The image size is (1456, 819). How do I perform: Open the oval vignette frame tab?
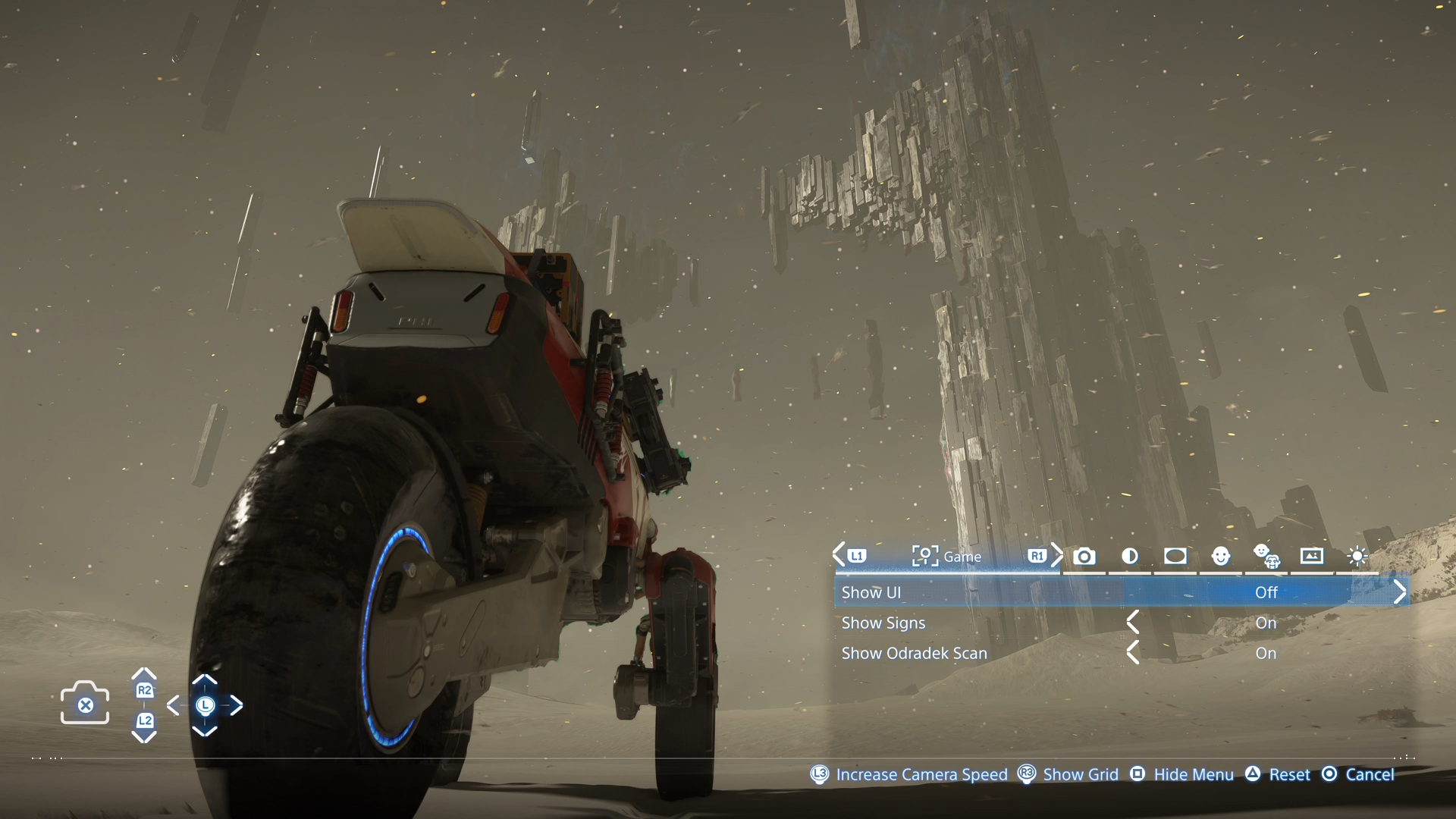pyautogui.click(x=1175, y=557)
